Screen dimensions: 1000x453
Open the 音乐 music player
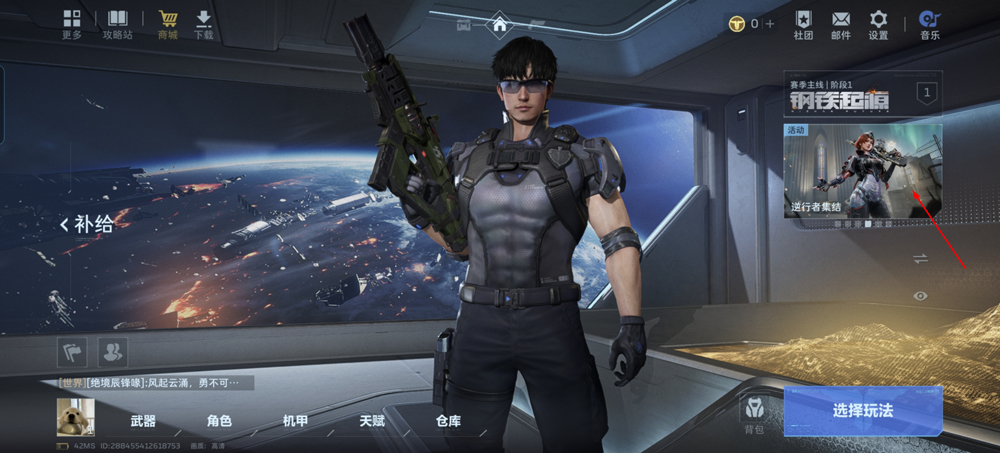coord(930,24)
